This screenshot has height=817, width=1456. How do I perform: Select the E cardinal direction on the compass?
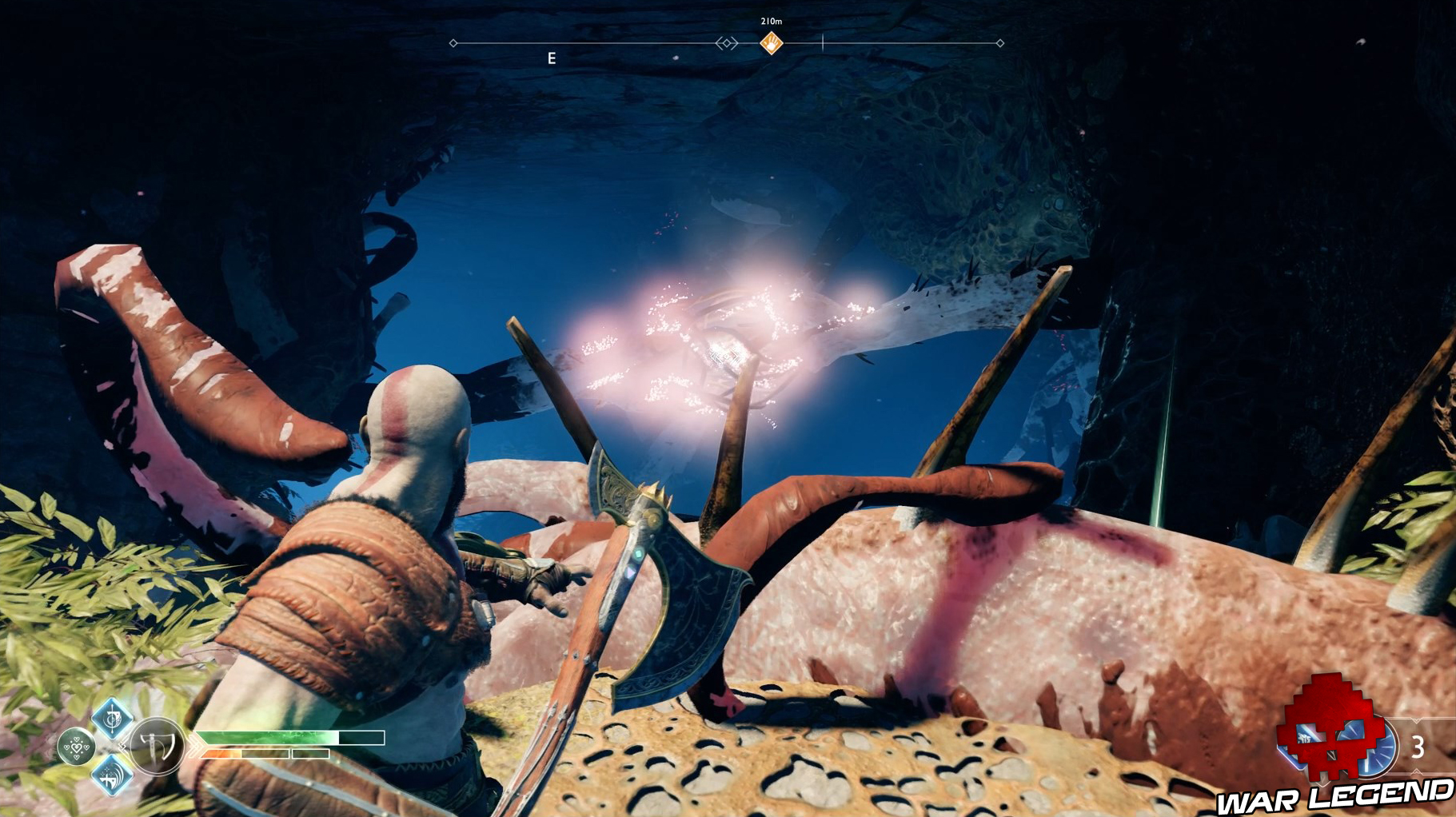click(551, 58)
